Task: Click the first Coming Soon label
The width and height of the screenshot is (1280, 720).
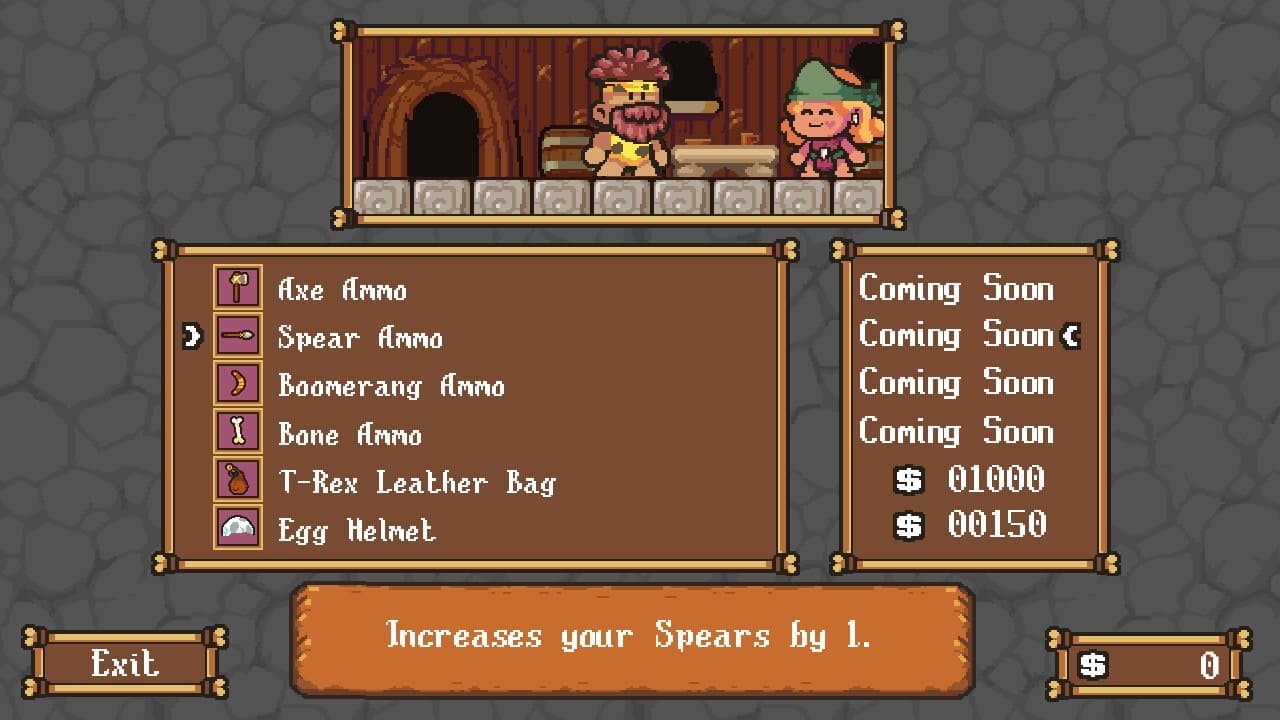Action: click(x=957, y=290)
